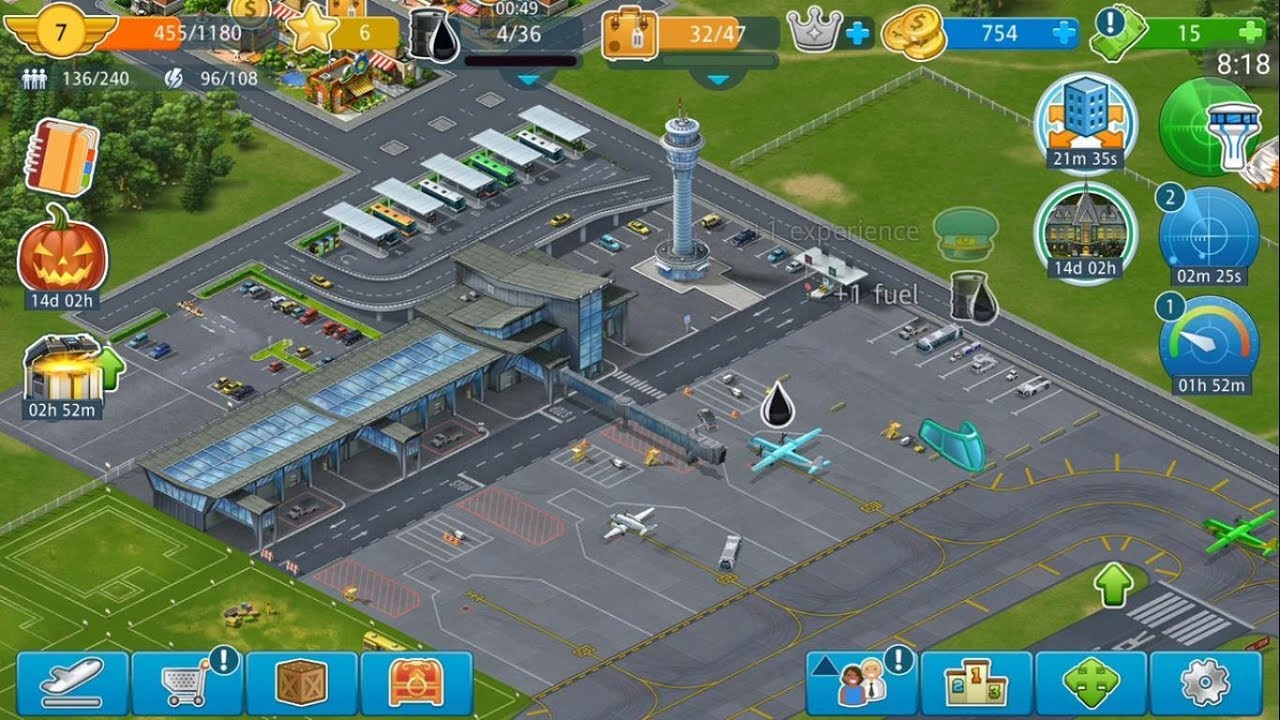Add more gold coins with plus

click(x=1064, y=33)
